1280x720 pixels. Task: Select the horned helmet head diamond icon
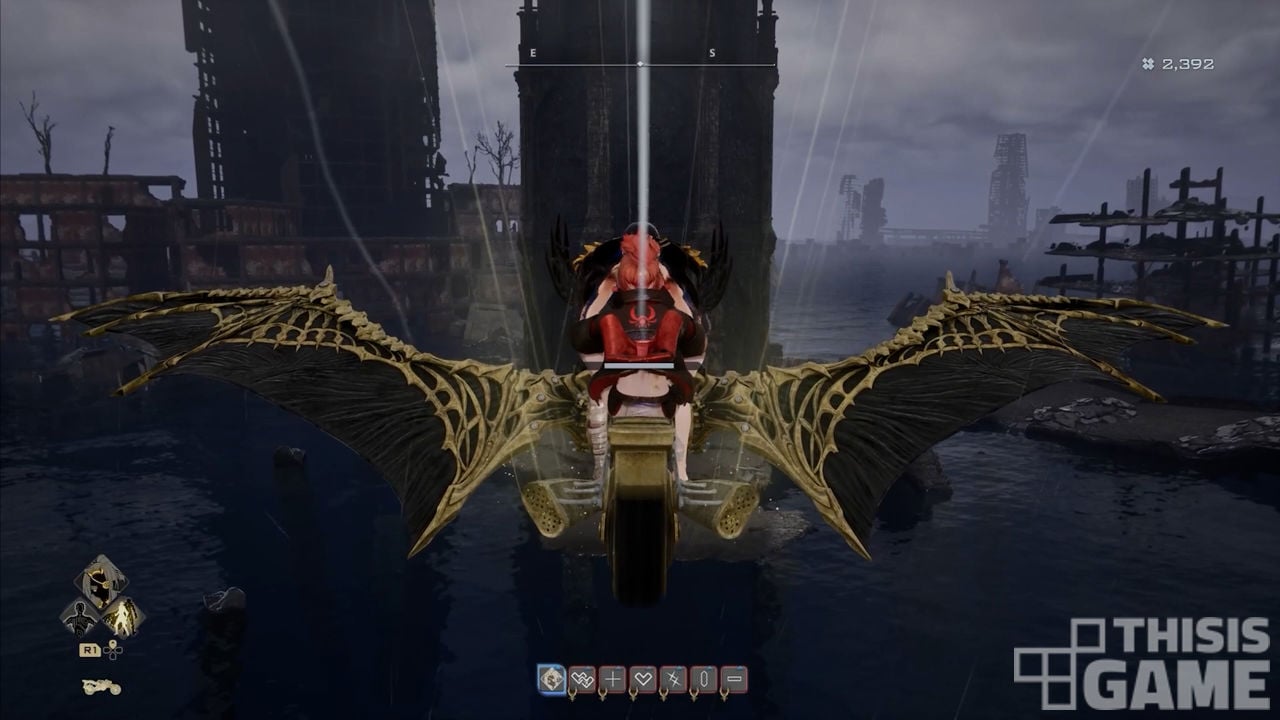pyautogui.click(x=101, y=579)
